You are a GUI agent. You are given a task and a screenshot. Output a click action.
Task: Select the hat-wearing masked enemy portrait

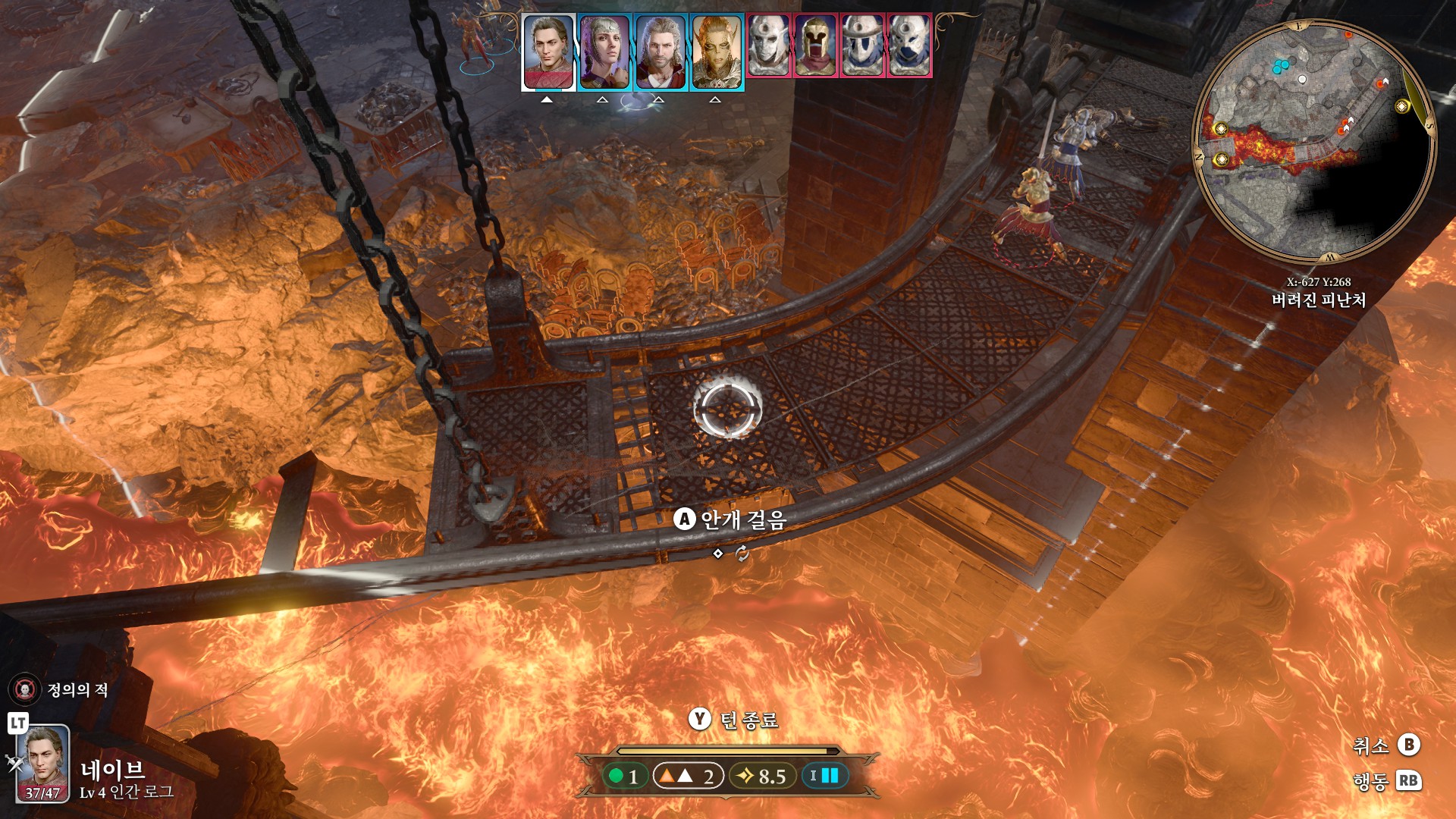pos(862,45)
